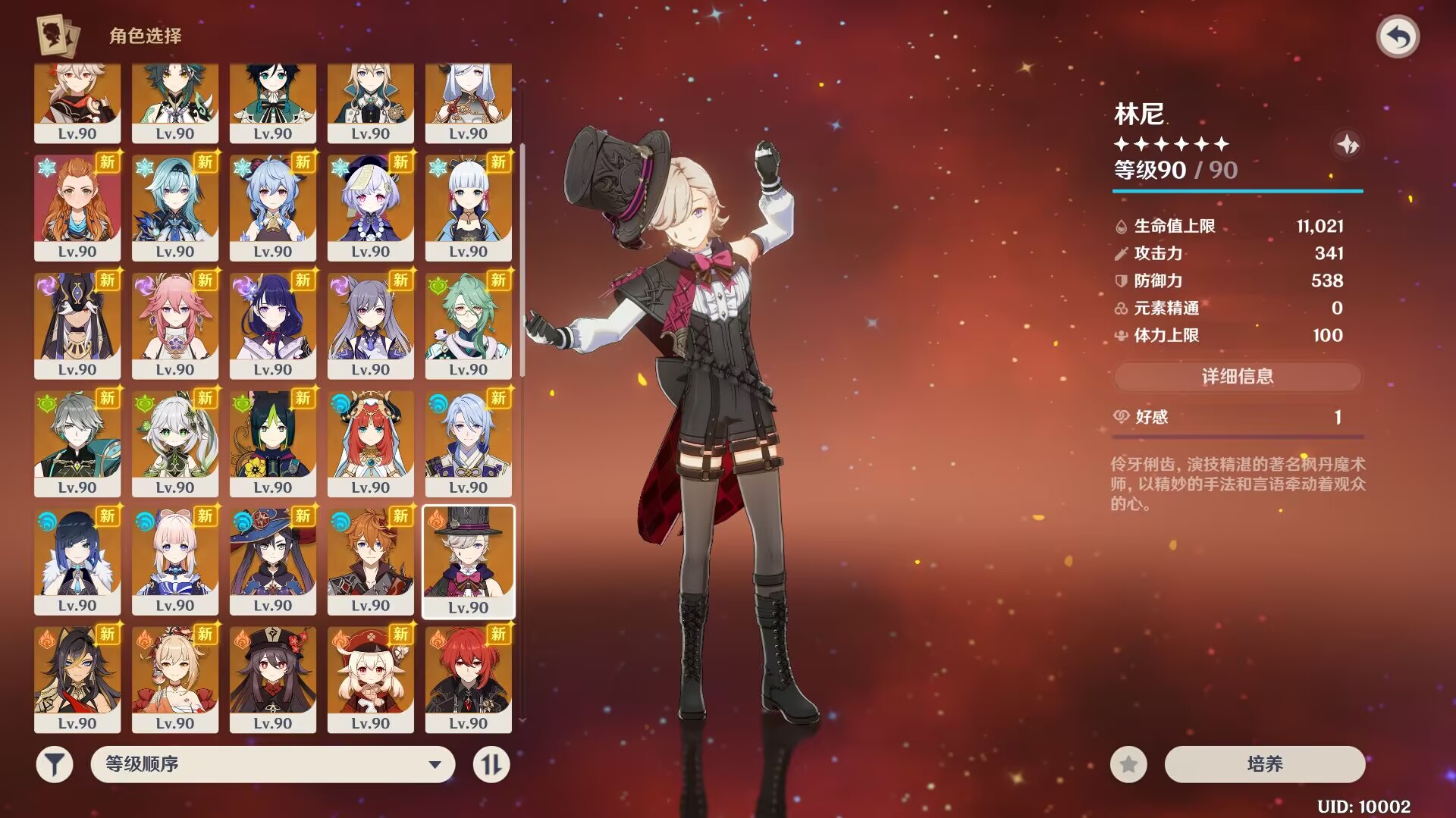Select Kokomi's character portrait
The image size is (1456, 818).
(x=174, y=561)
